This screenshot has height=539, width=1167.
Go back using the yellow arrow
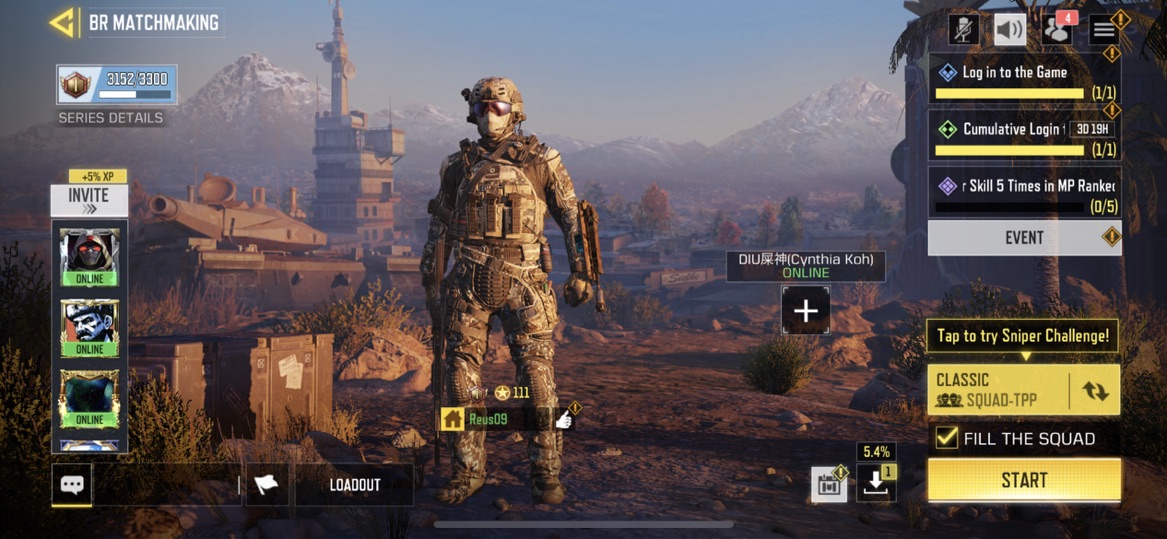point(63,22)
